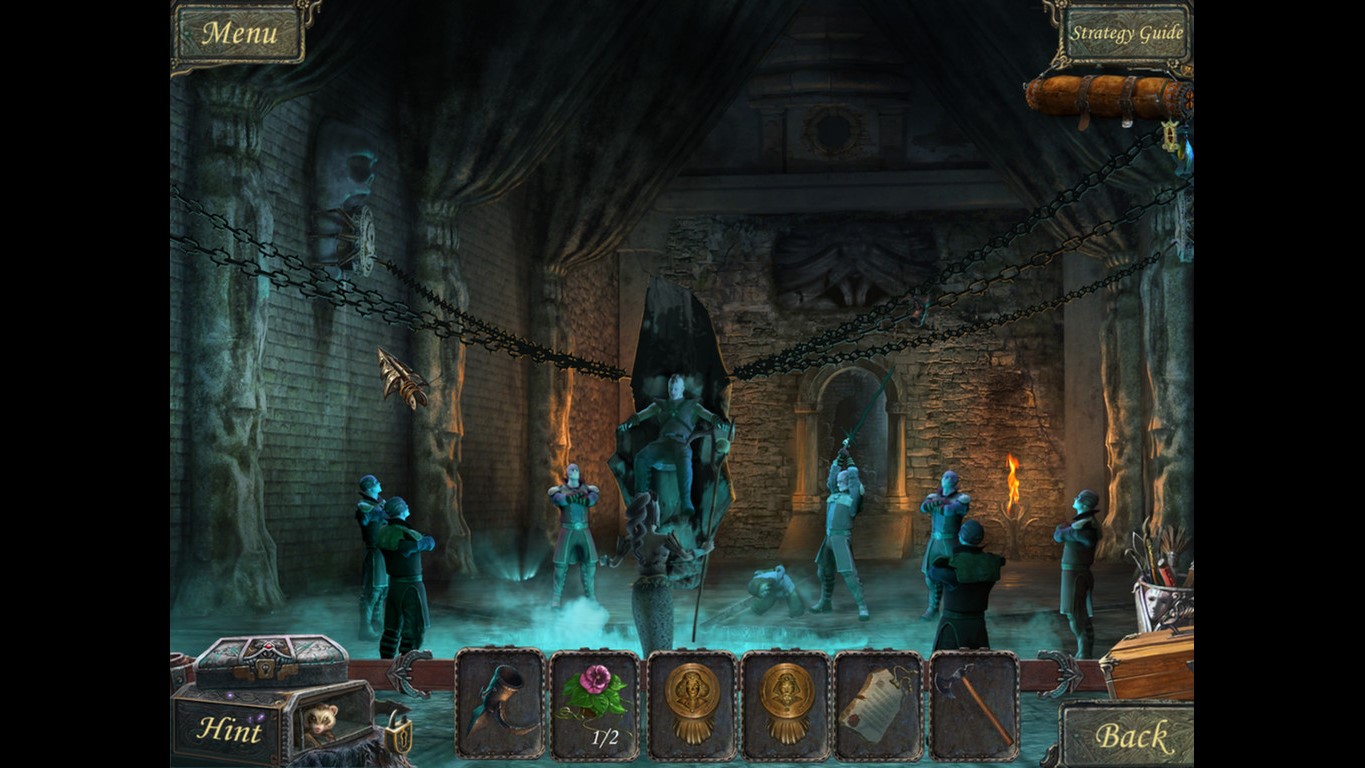Select the horn in the inventory
Viewport: 1365px width, 768px height.
point(500,702)
